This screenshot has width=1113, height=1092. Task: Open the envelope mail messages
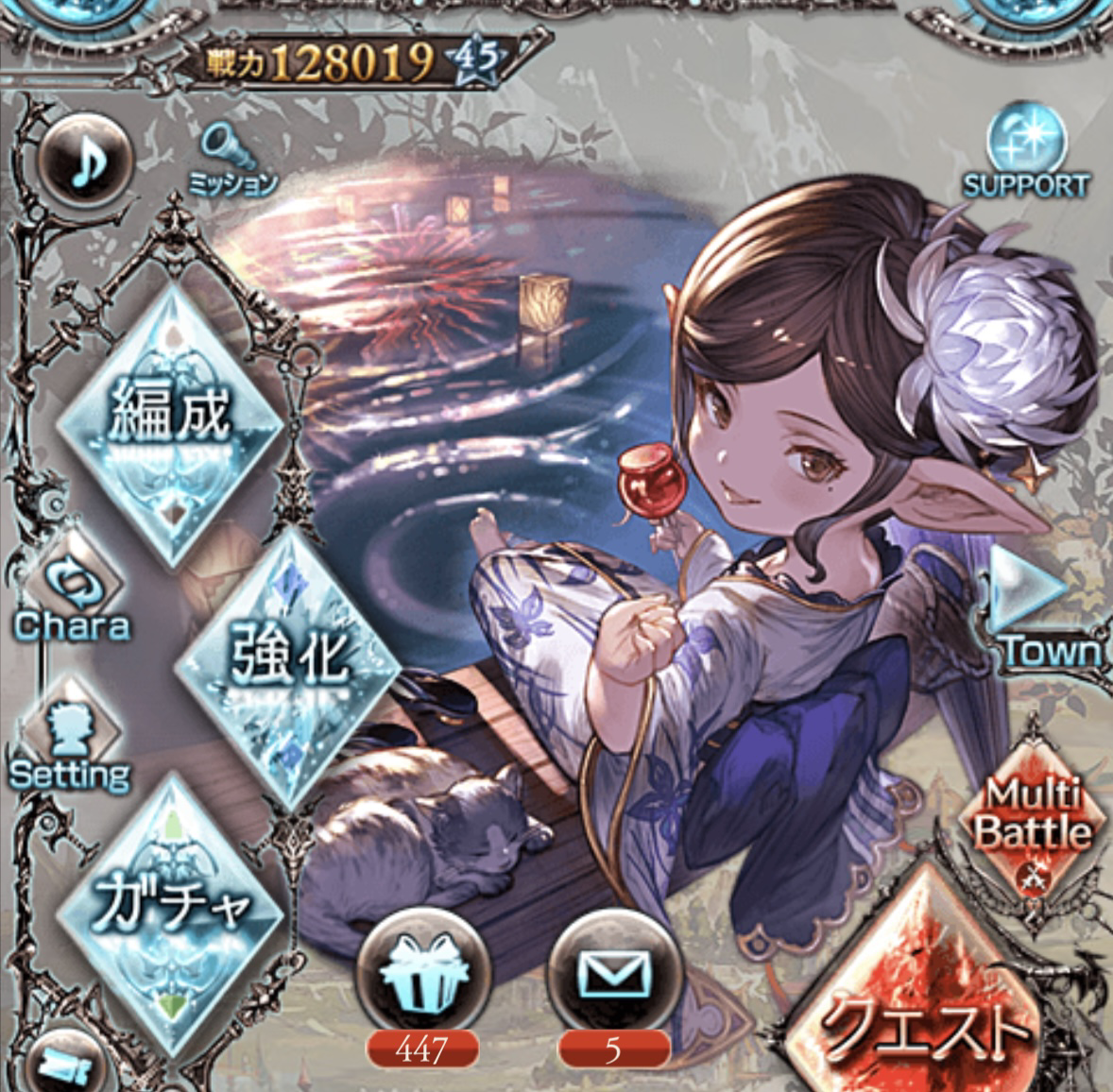click(x=614, y=975)
